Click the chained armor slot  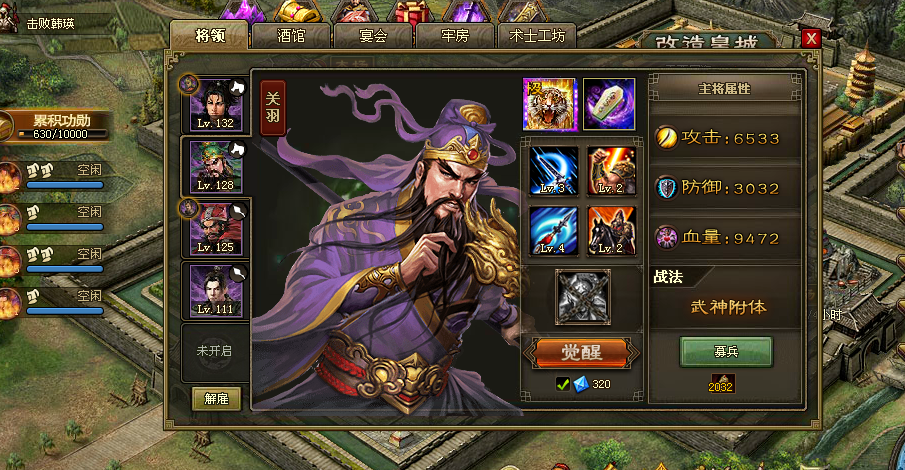(x=582, y=297)
